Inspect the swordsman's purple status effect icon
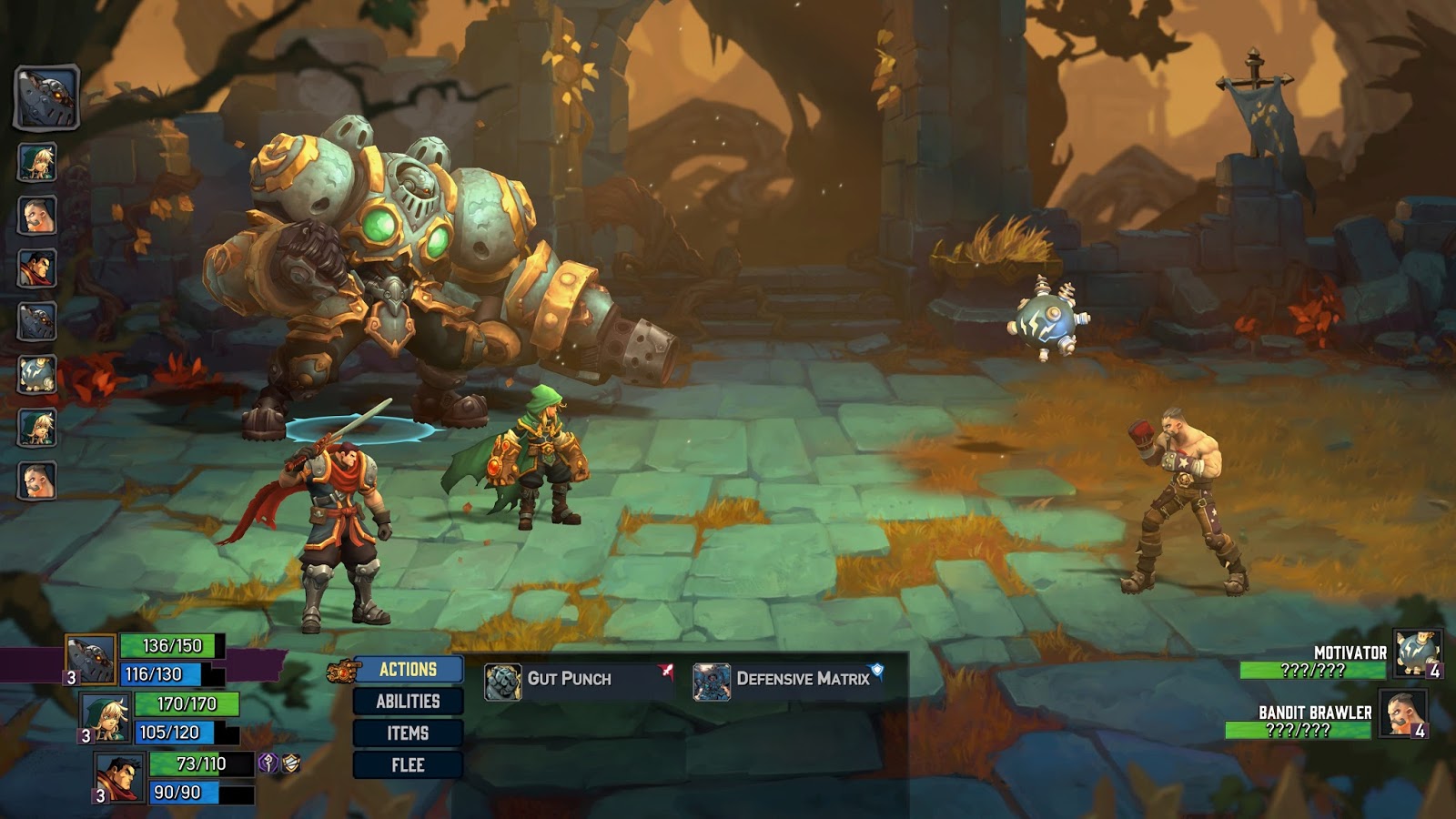 [x=268, y=763]
